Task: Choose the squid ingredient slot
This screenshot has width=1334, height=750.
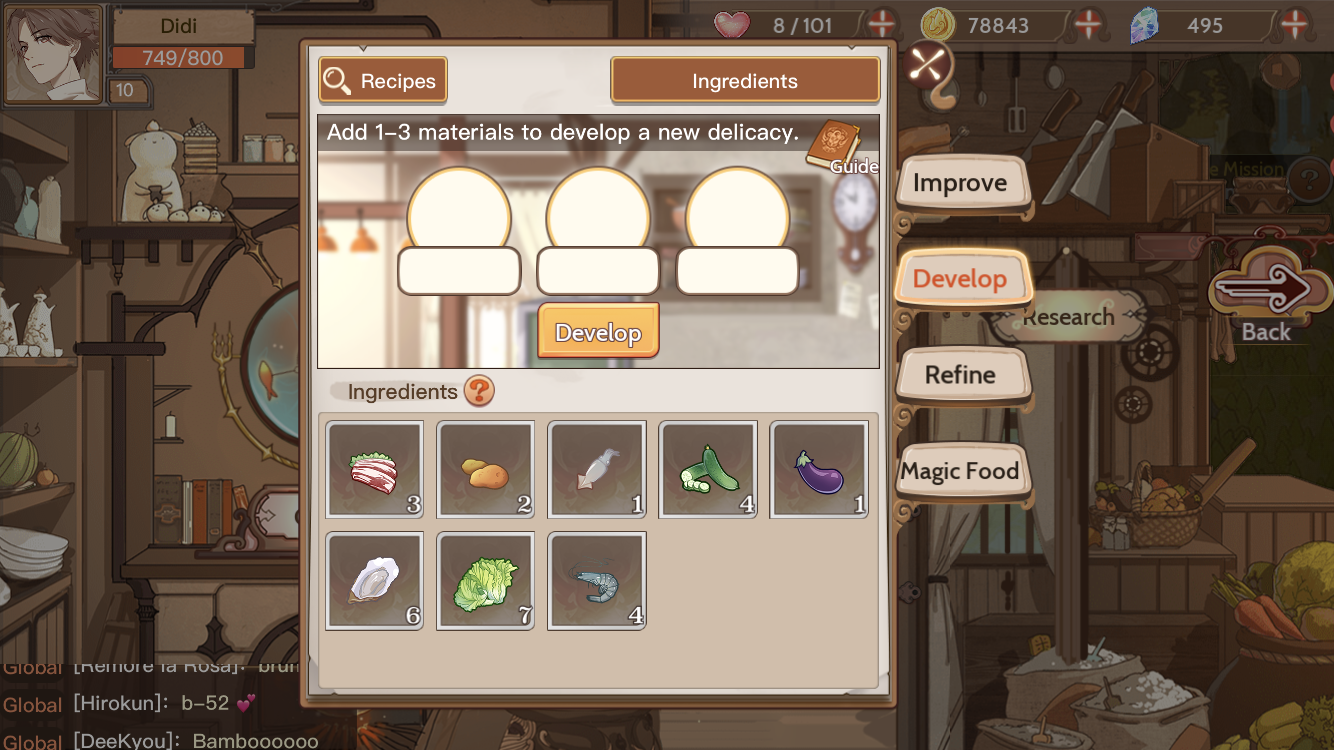Action: [x=597, y=470]
